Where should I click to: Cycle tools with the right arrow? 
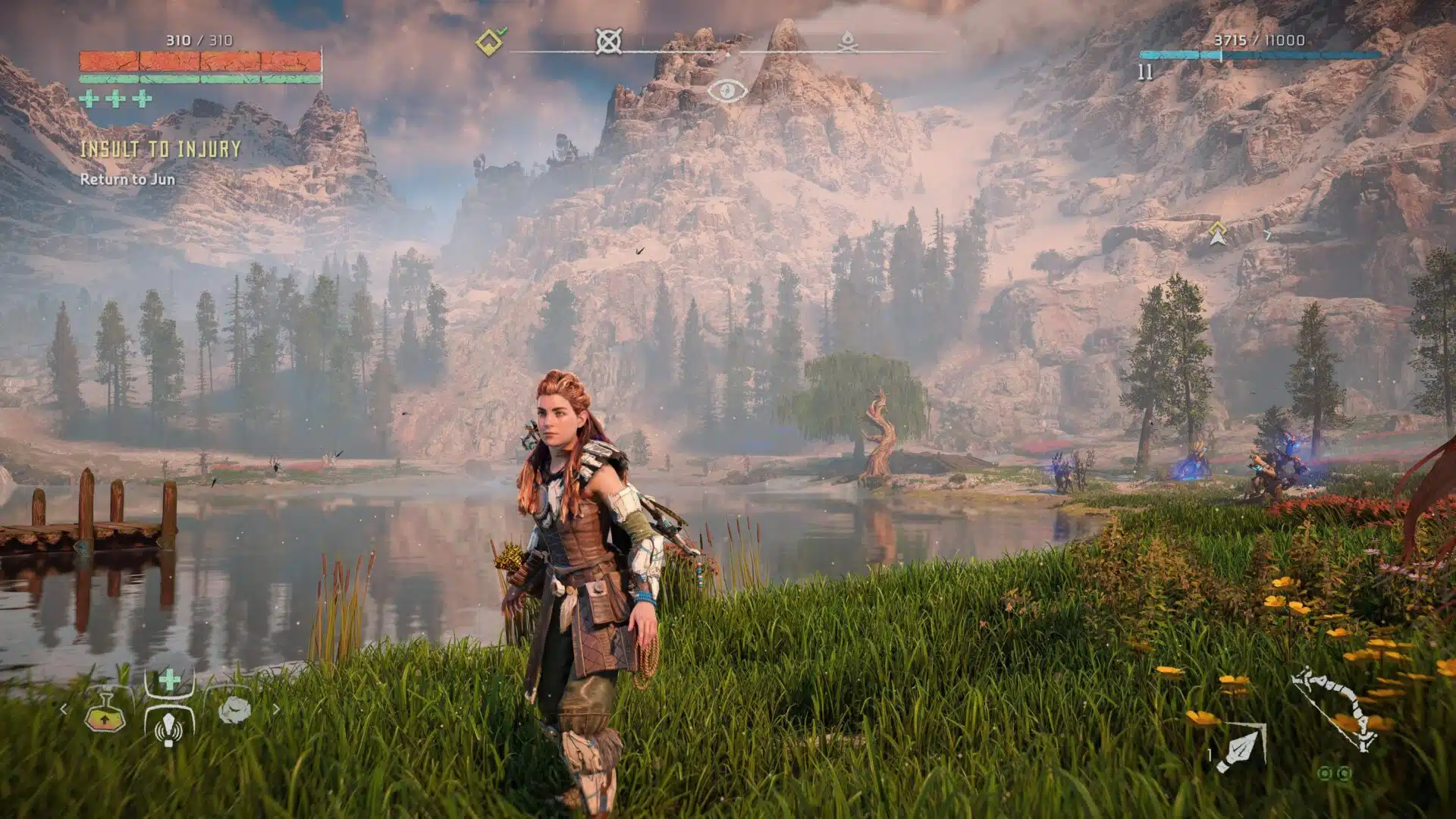tap(276, 710)
